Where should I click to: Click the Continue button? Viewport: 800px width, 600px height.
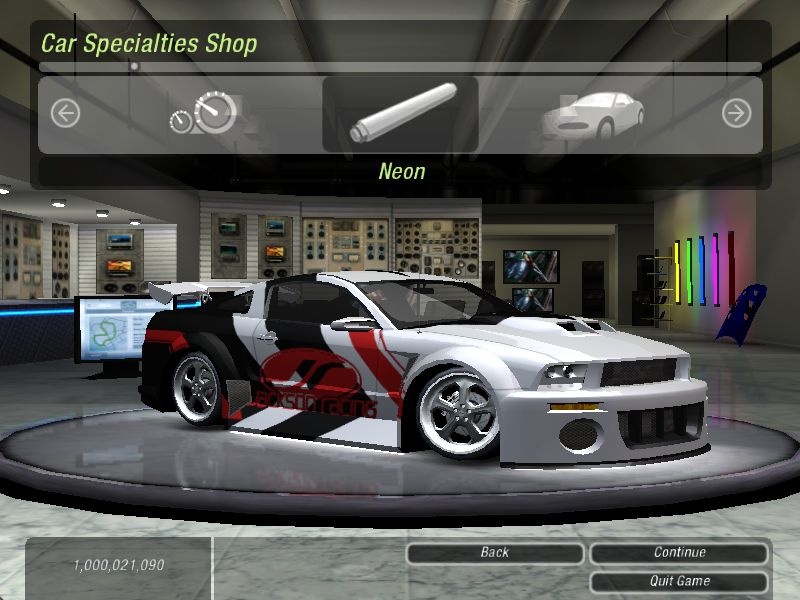pos(679,553)
